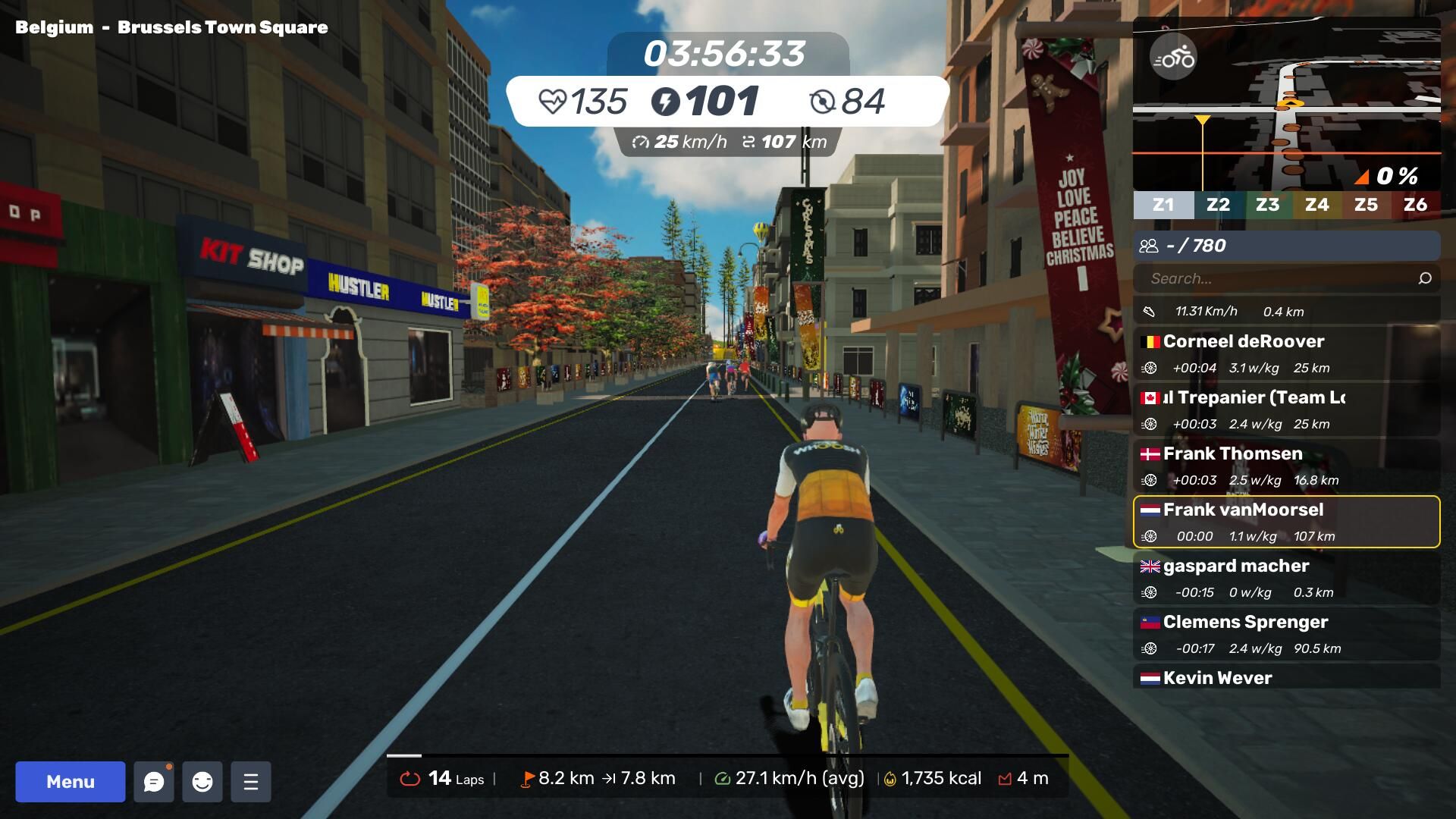Viewport: 1456px width, 819px height.
Task: Select rider gaspard macher in the list
Action: coord(1286,579)
